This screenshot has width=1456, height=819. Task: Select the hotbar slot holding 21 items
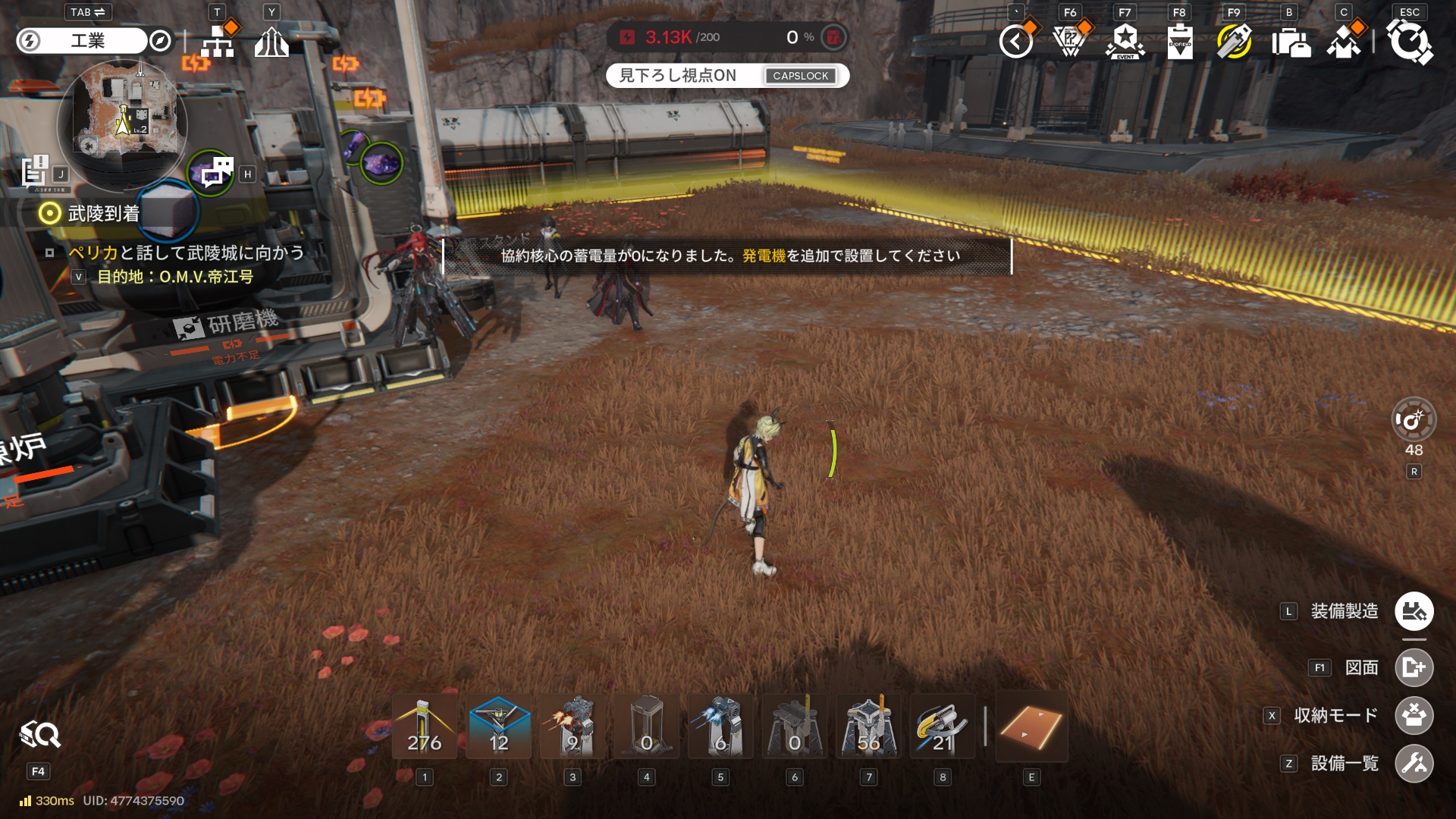pyautogui.click(x=942, y=727)
